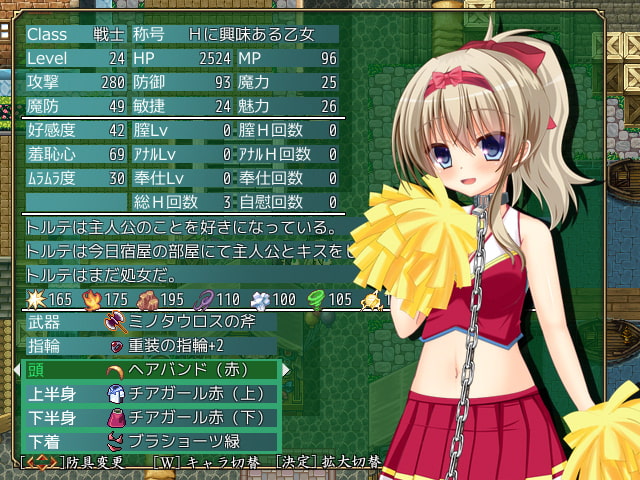
Task: Select the 下半身 lower body equipment row
Action: [150, 417]
